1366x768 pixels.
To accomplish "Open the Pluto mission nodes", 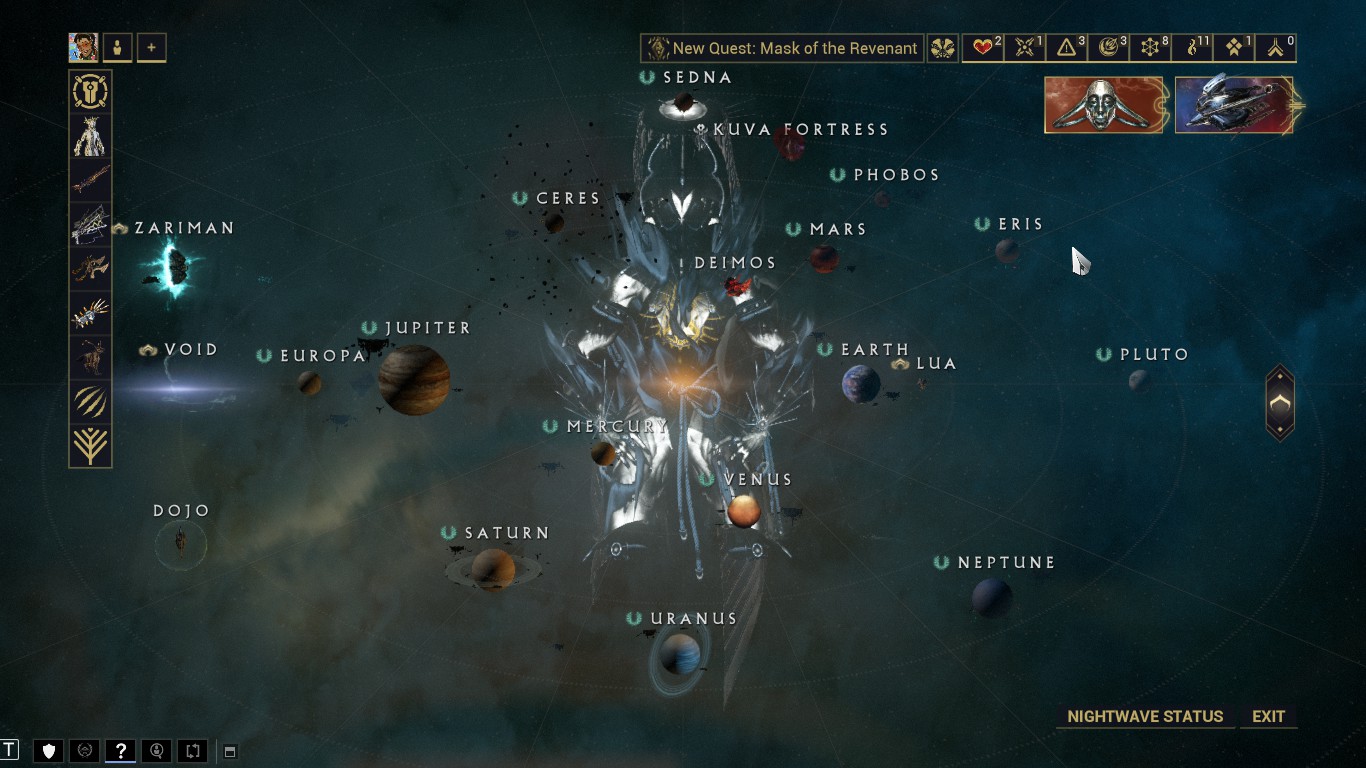I will [x=1139, y=380].
